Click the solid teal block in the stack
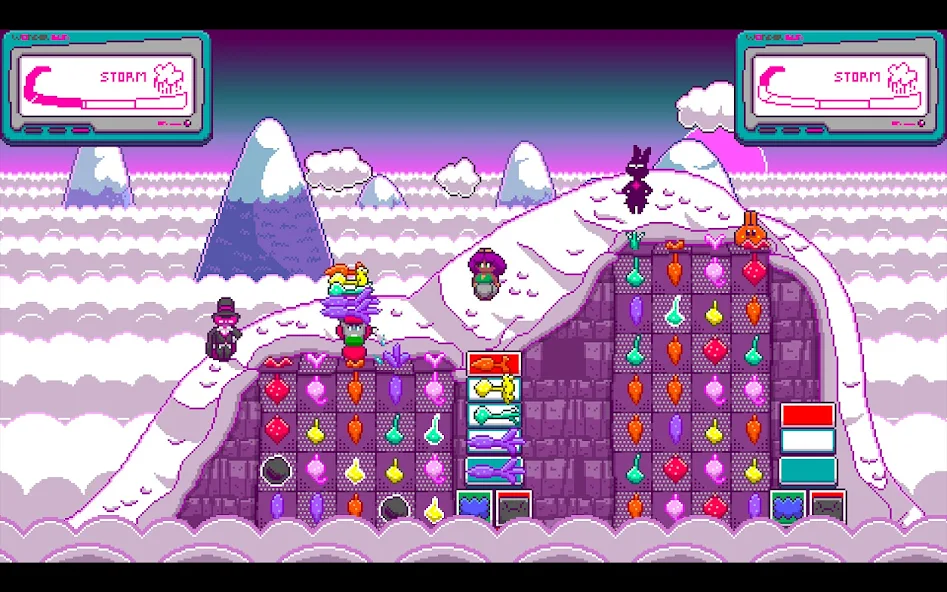 coord(808,470)
